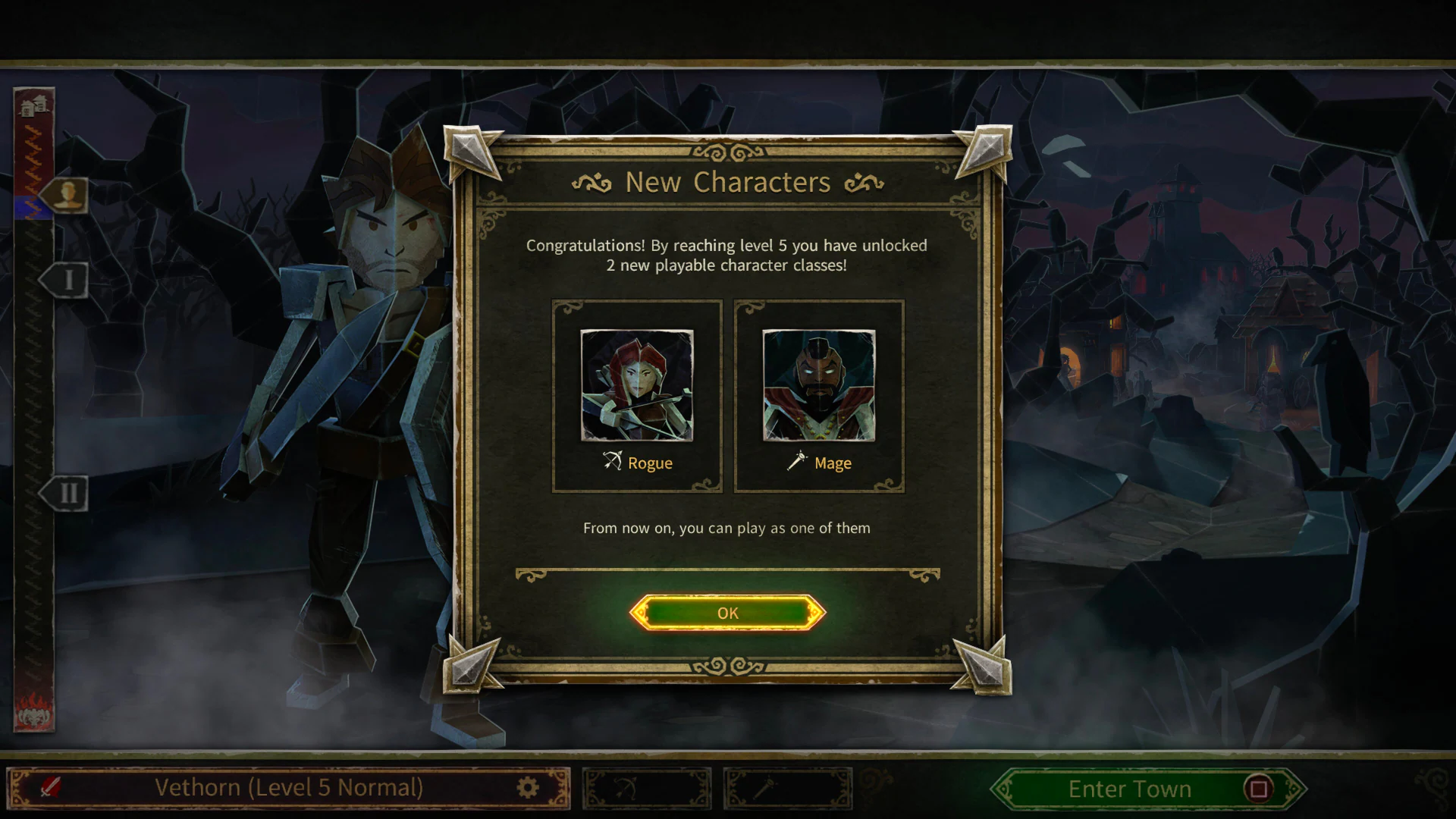This screenshot has width=1456, height=819.
Task: Select the checkpoint marker labeled I
Action: tap(67, 278)
